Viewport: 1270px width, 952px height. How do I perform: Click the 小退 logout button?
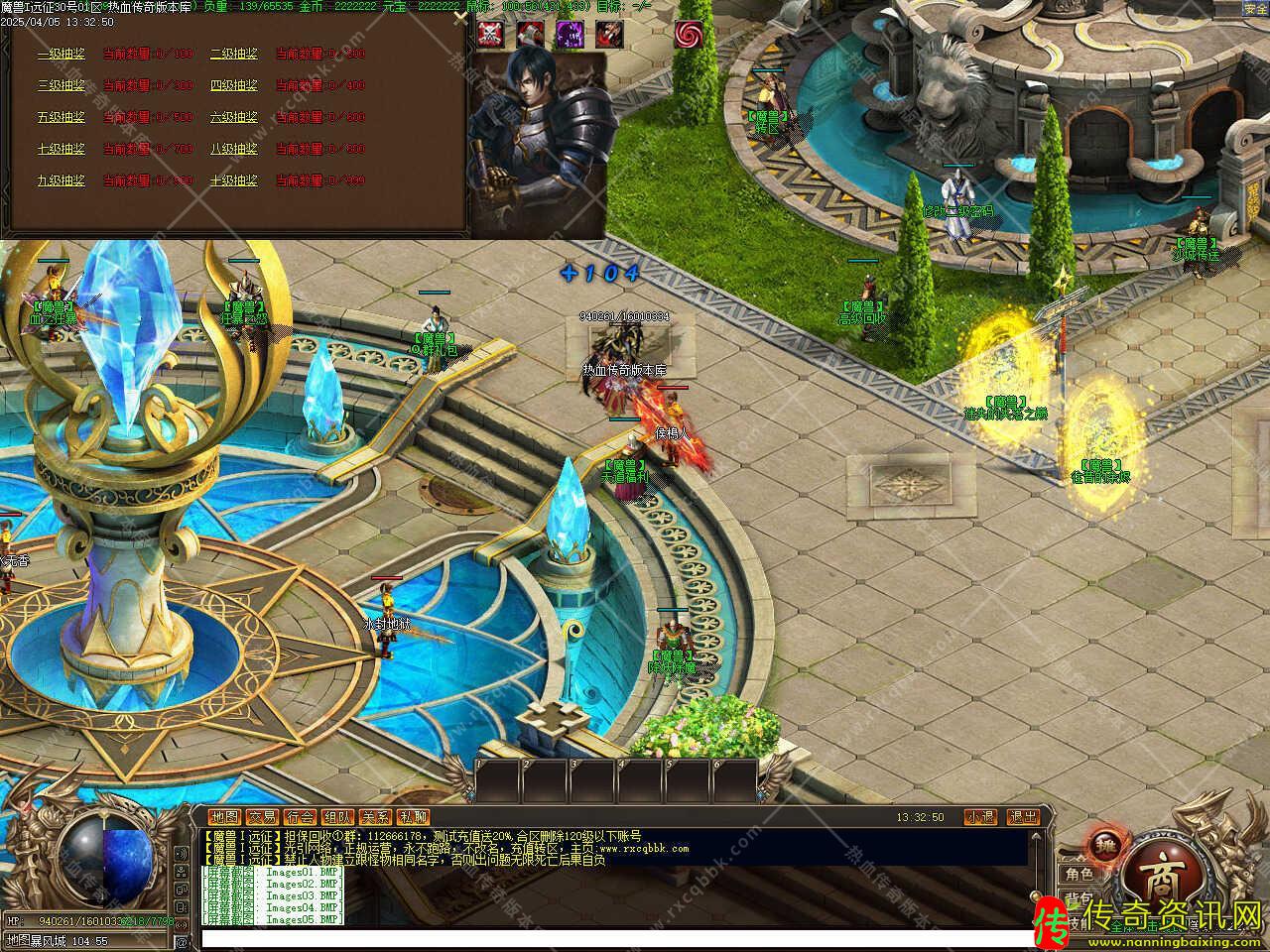980,817
